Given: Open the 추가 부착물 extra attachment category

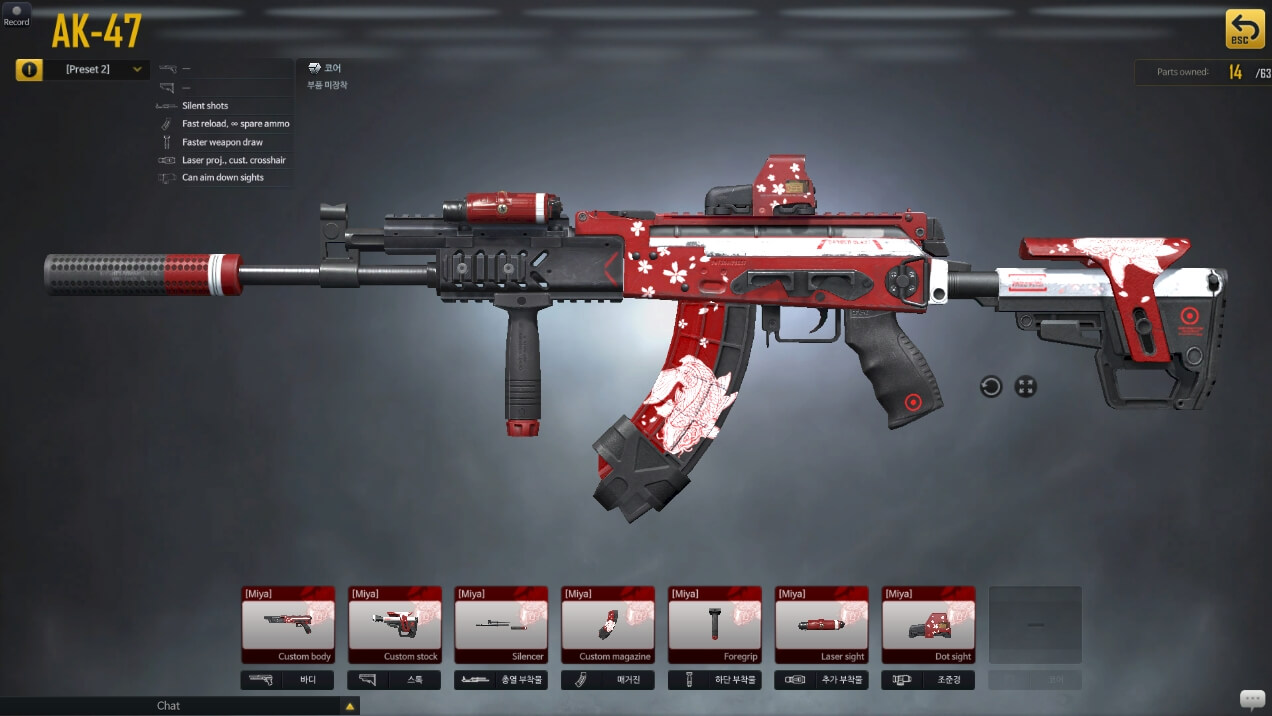Looking at the screenshot, I should 822,680.
